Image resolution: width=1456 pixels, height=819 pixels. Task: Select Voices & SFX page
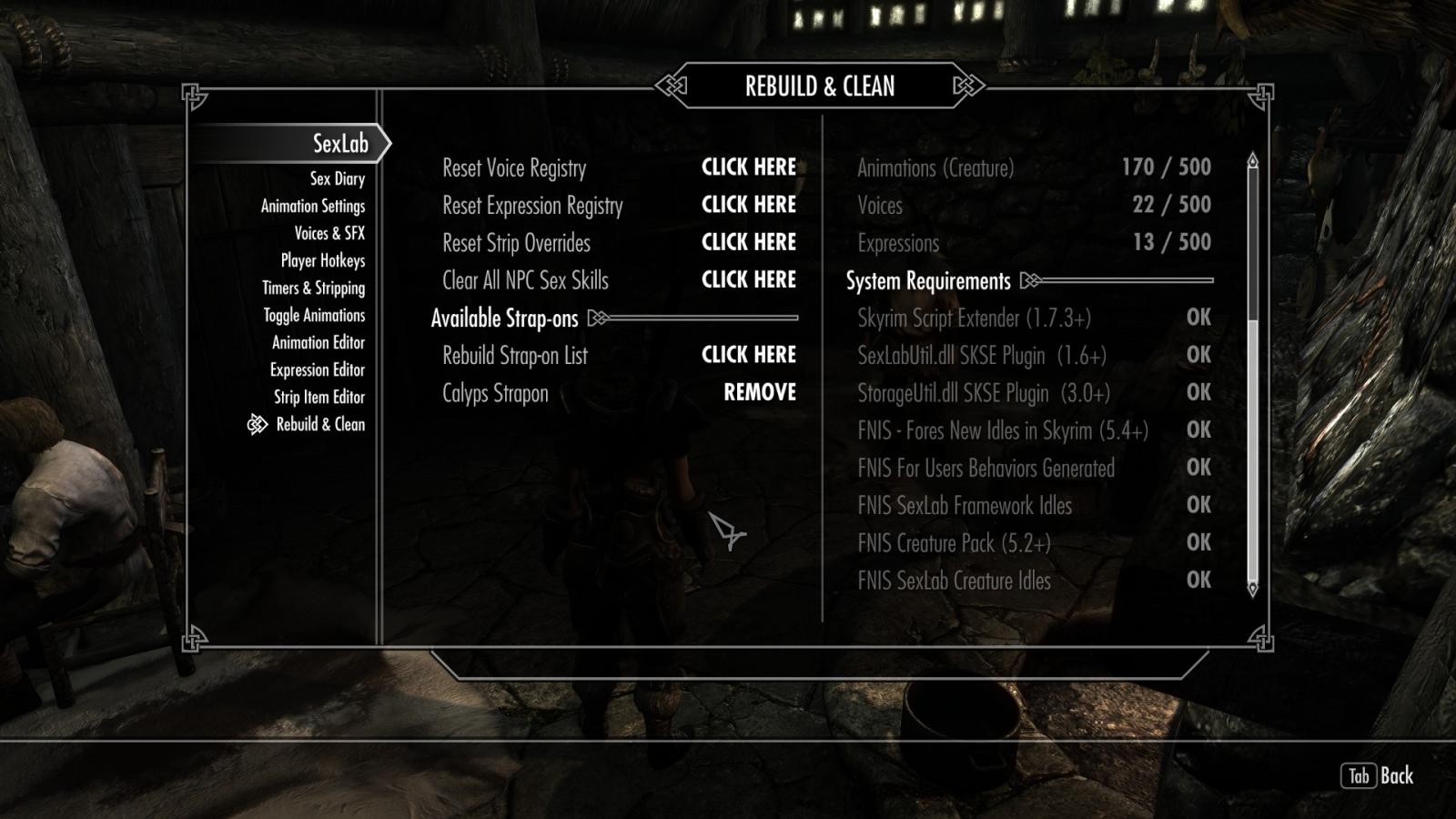pyautogui.click(x=329, y=234)
